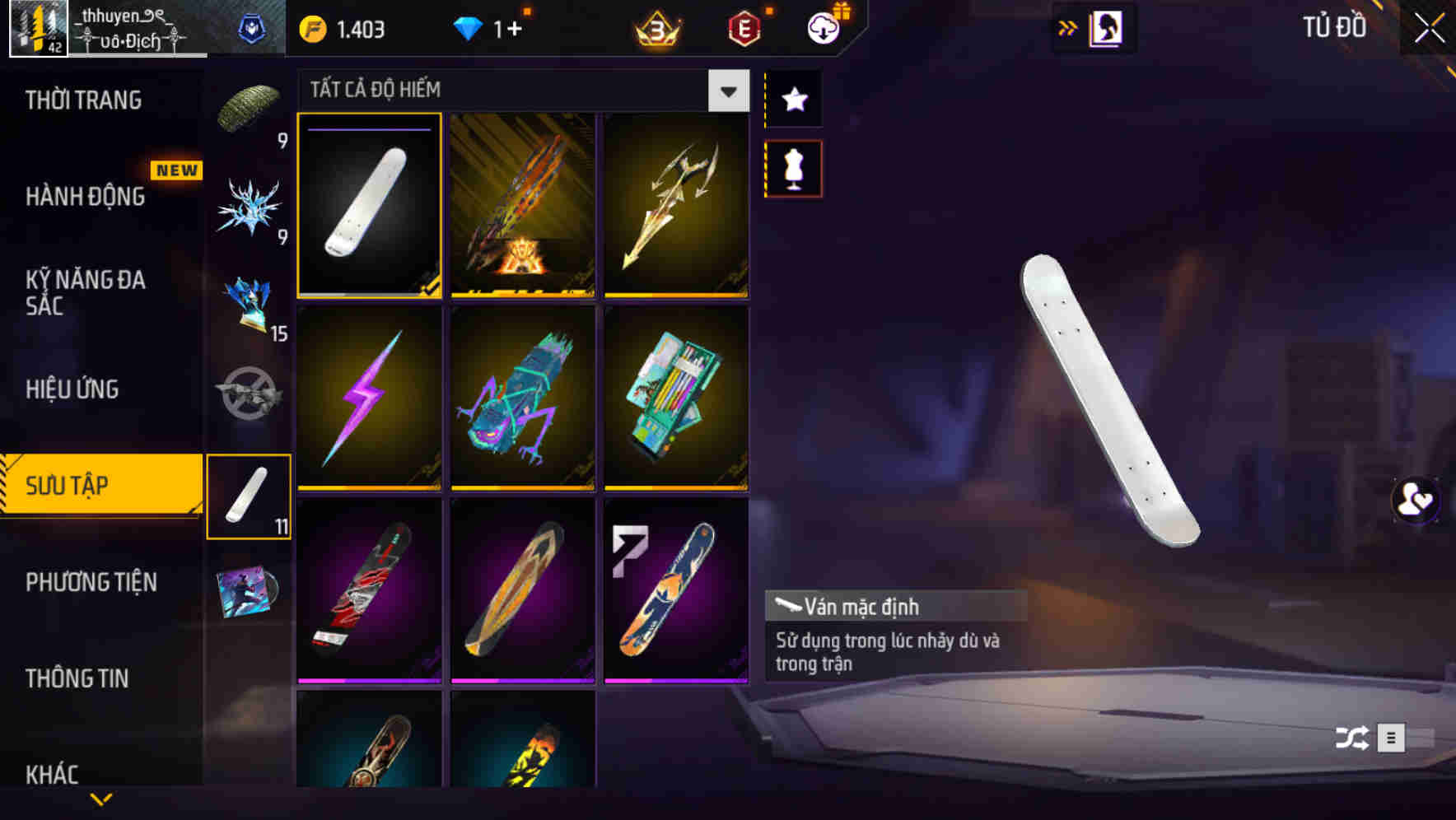Open the PHƯƠNG TIỆN menu section

click(91, 583)
